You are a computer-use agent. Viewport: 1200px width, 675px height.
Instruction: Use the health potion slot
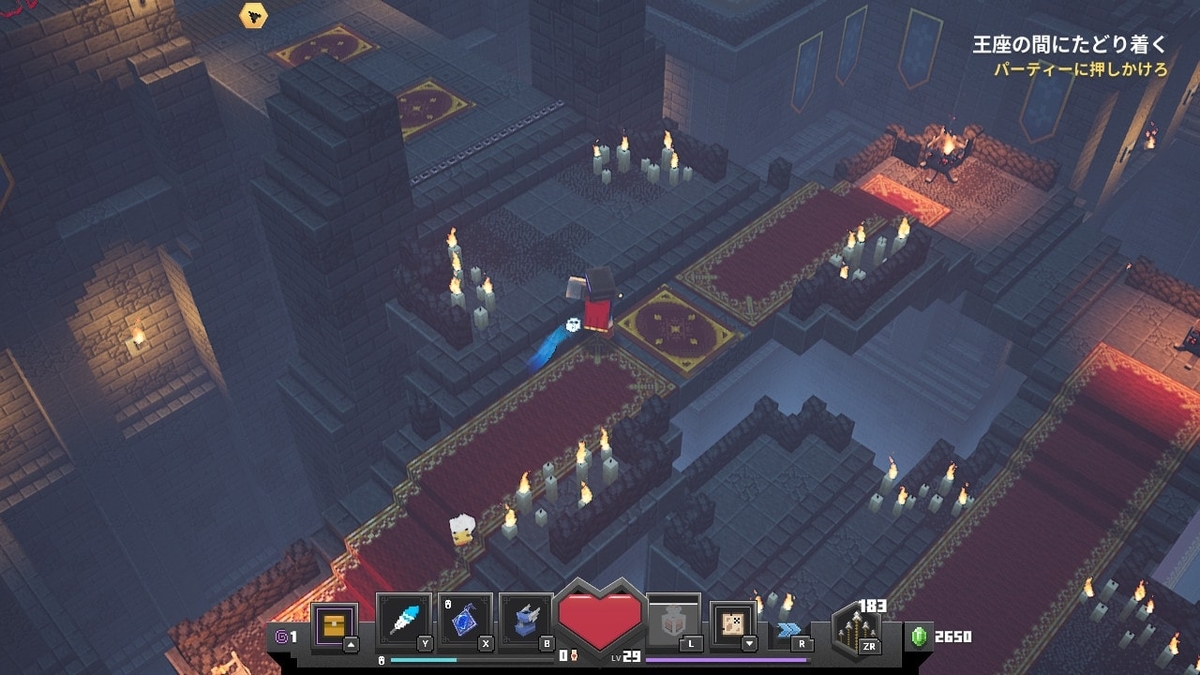[672, 624]
